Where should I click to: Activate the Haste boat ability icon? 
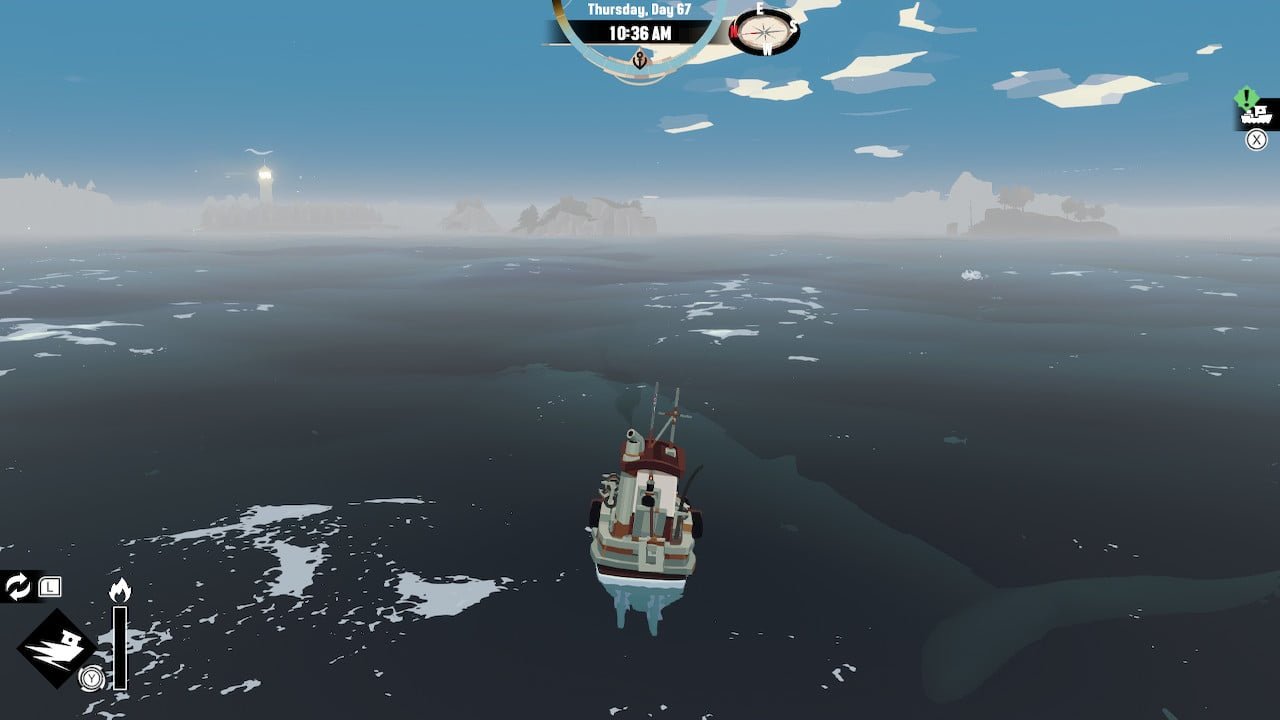point(56,648)
